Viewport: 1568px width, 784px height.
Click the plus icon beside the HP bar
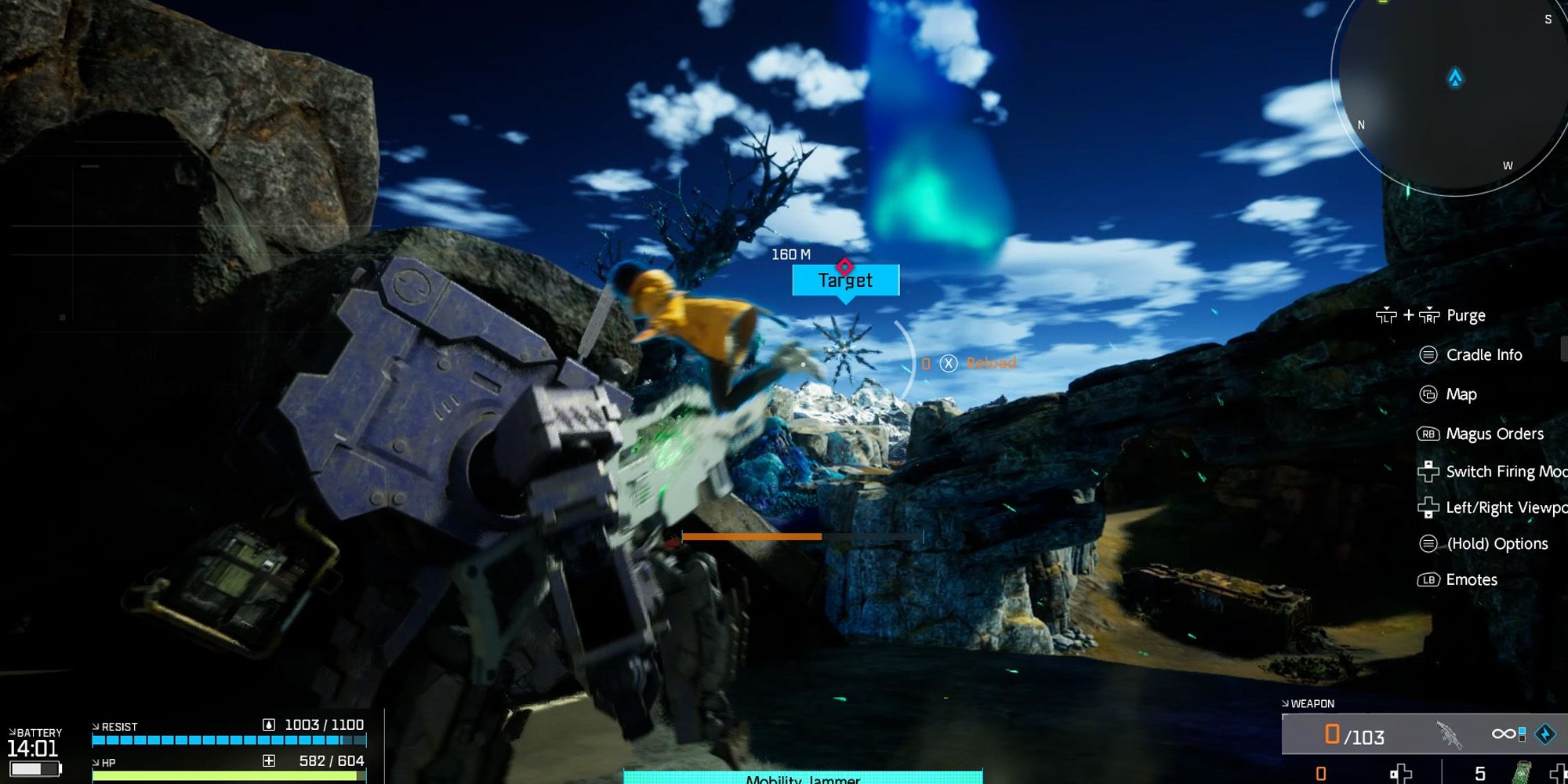coord(270,762)
